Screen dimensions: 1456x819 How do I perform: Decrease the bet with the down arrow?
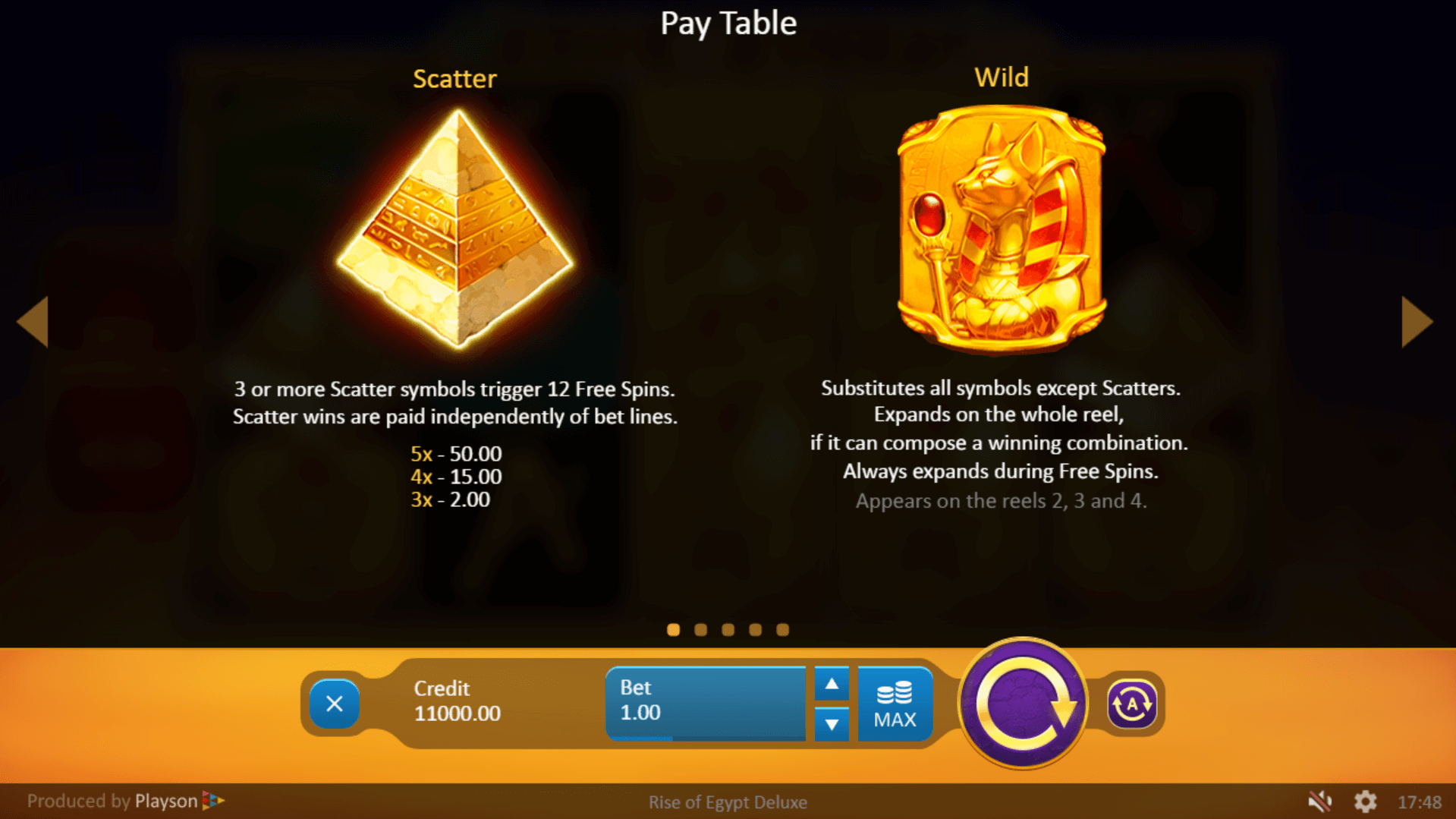point(832,724)
